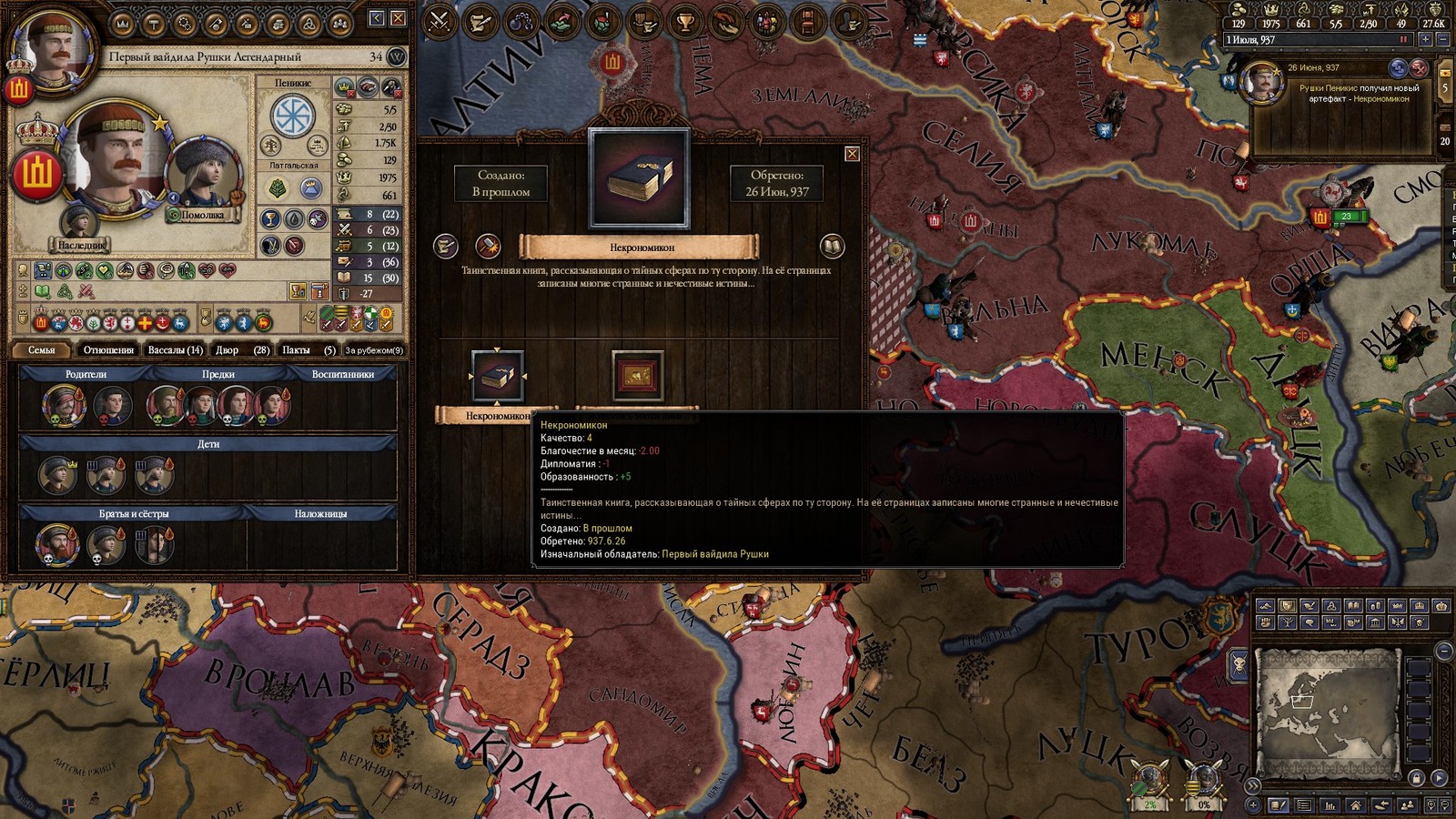Click the open book icon beside artifact name
The image size is (1456, 819).
click(x=832, y=246)
